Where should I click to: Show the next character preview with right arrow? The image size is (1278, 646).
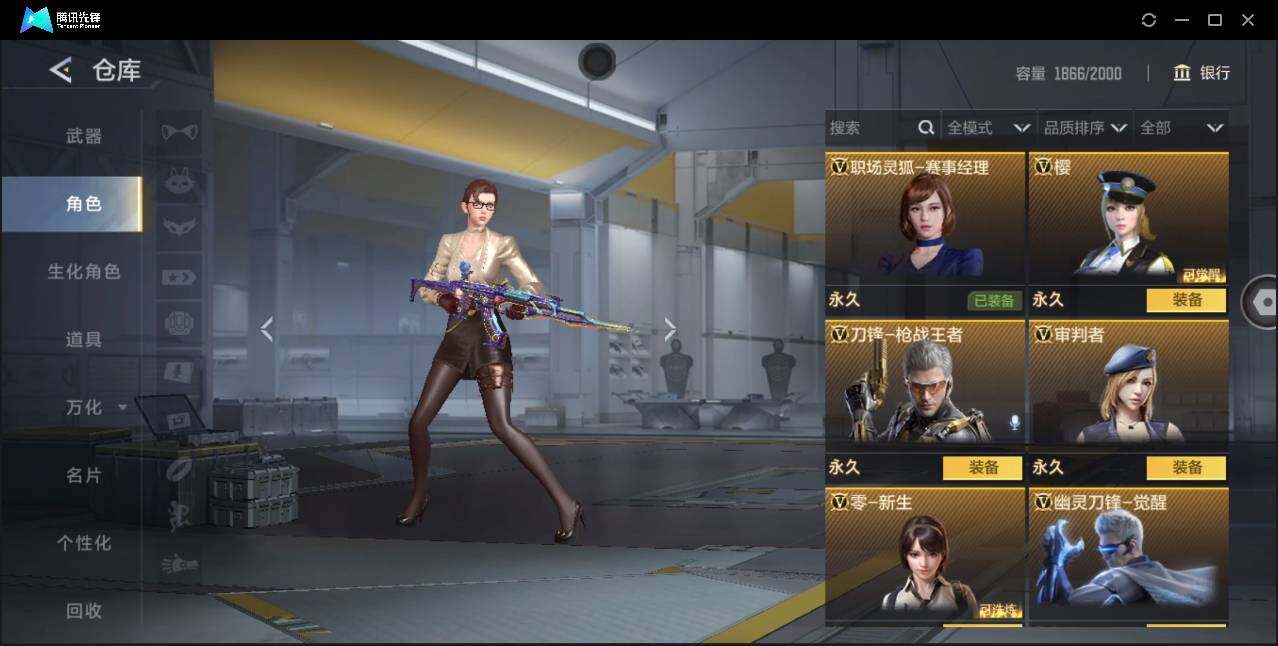pos(670,329)
